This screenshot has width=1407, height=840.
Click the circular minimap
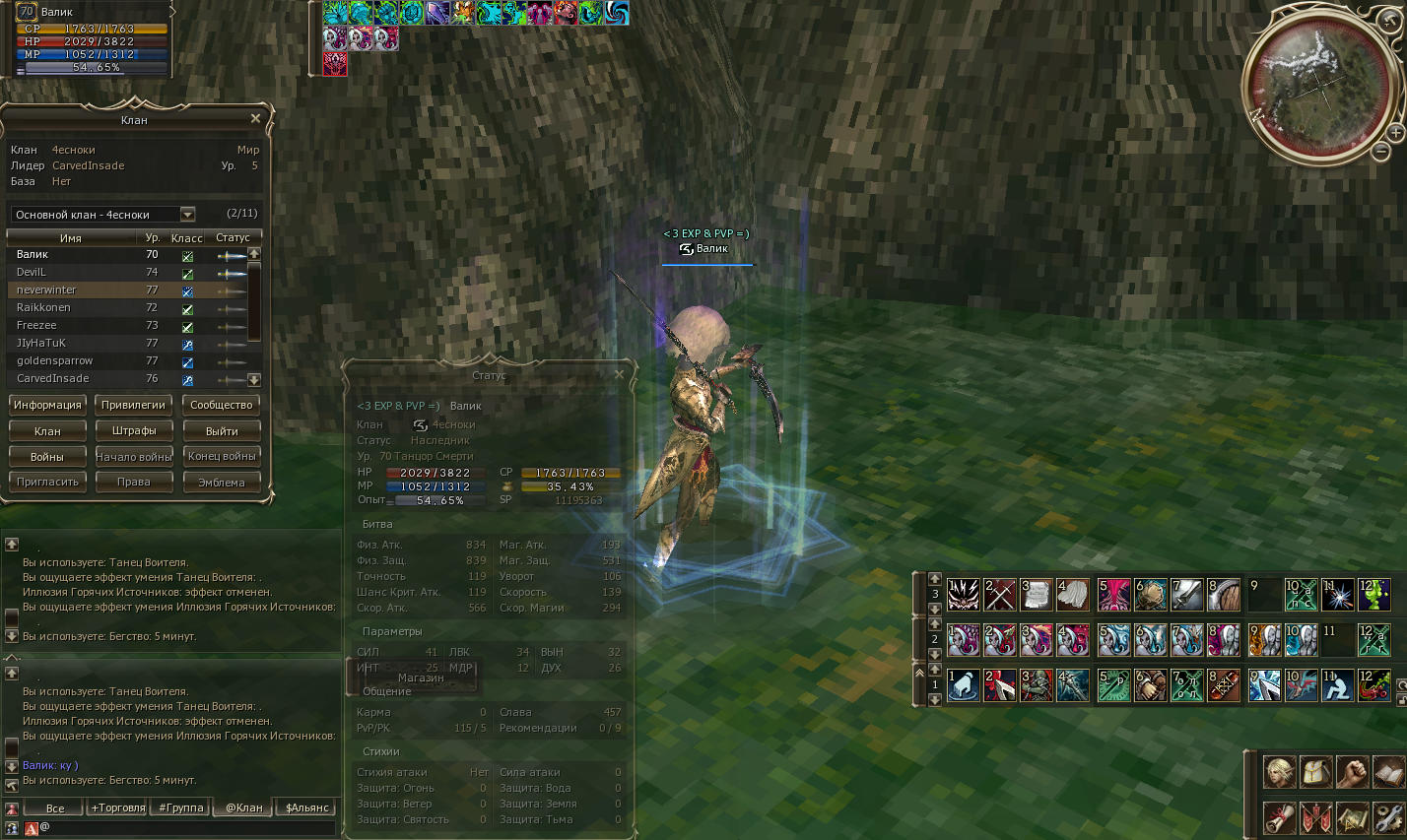1316,84
